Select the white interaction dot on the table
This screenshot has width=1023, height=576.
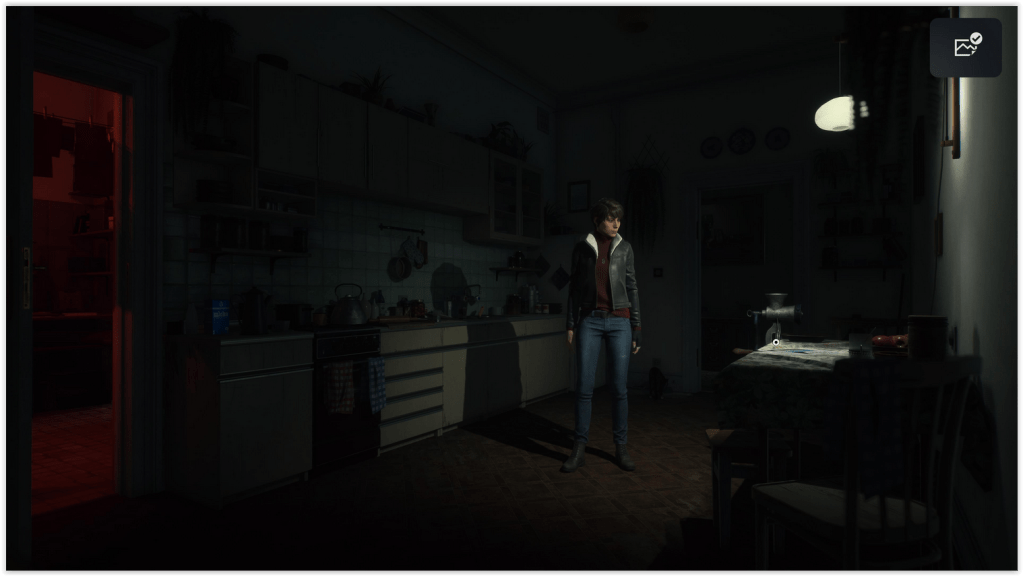coord(776,343)
